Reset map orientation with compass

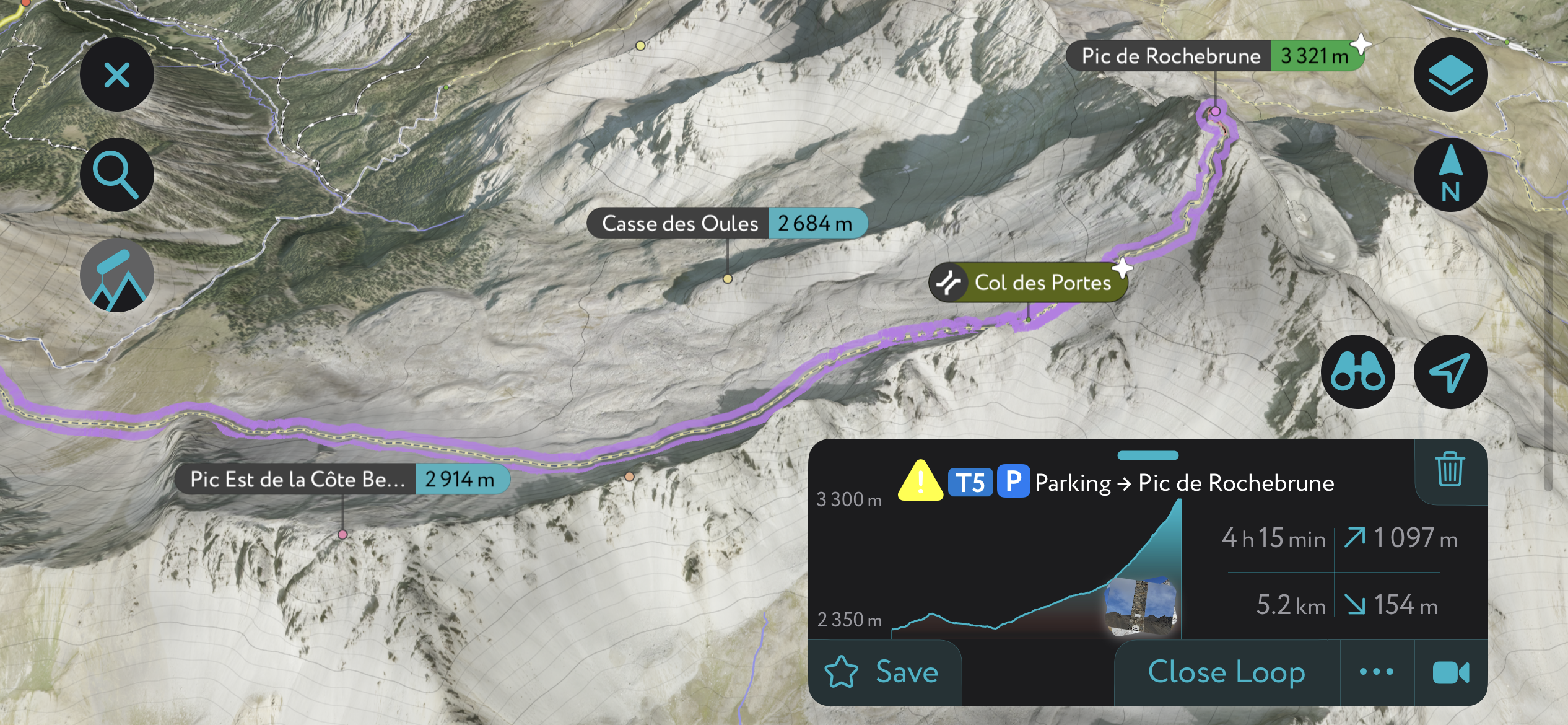[1450, 174]
